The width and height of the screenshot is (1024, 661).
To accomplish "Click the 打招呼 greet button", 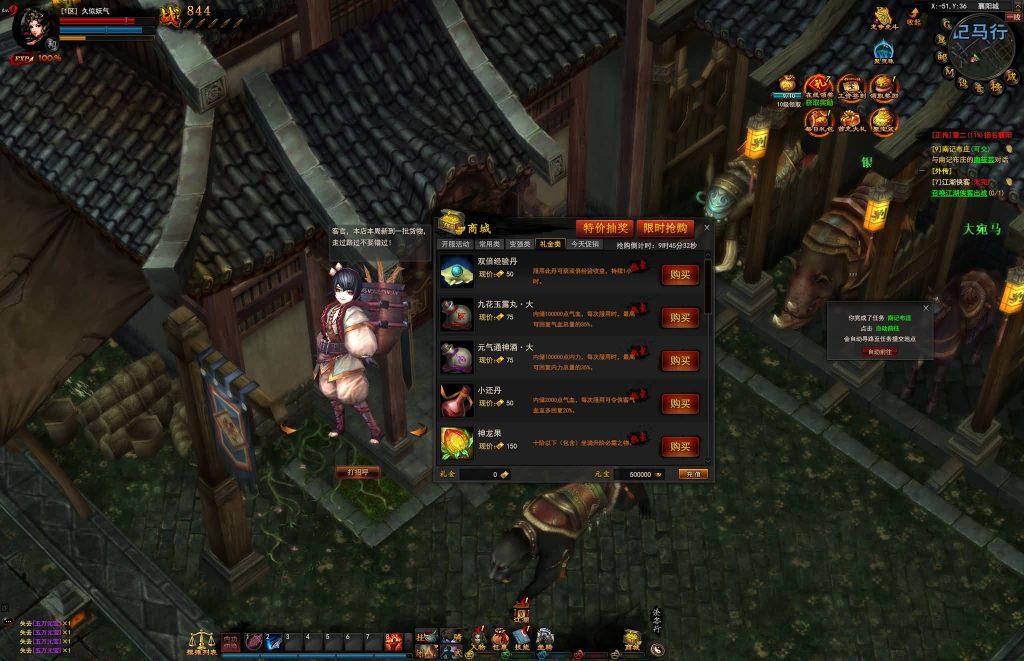I will click(357, 472).
